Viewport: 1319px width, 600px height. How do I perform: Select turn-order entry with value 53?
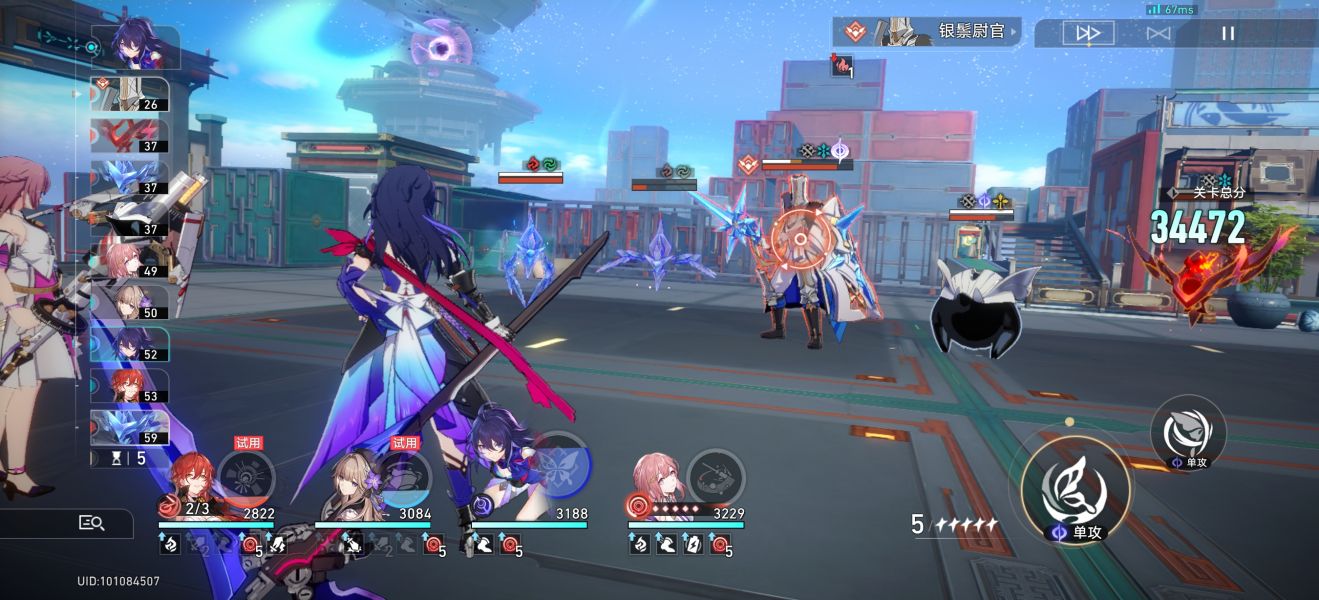(x=130, y=386)
